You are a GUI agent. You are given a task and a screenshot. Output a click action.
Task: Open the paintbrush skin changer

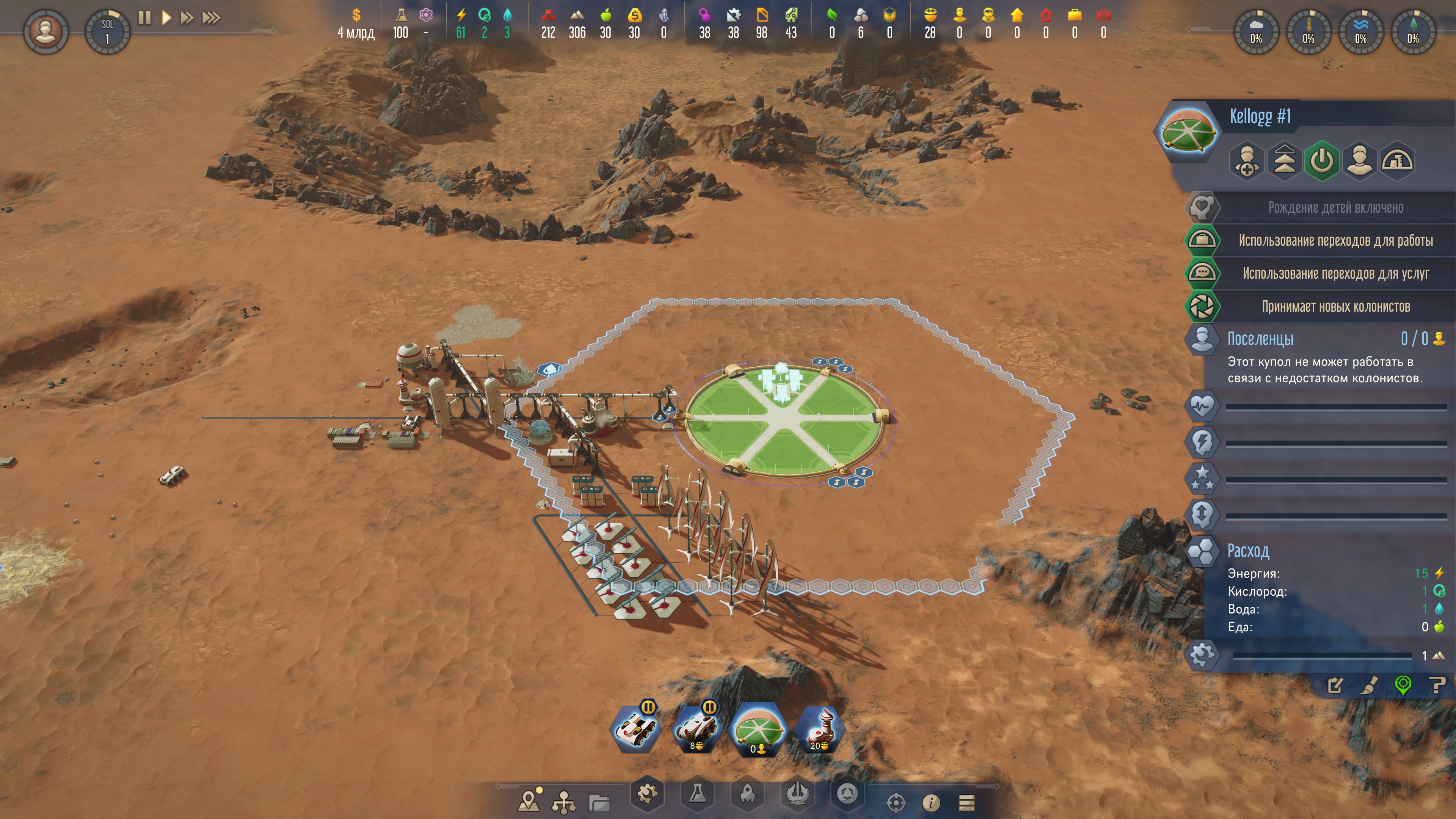click(x=1369, y=686)
